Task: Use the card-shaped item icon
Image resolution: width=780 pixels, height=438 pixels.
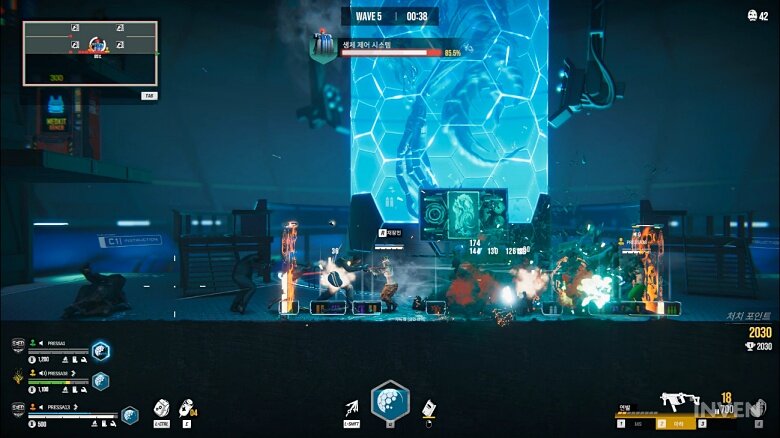Action: 428,408
